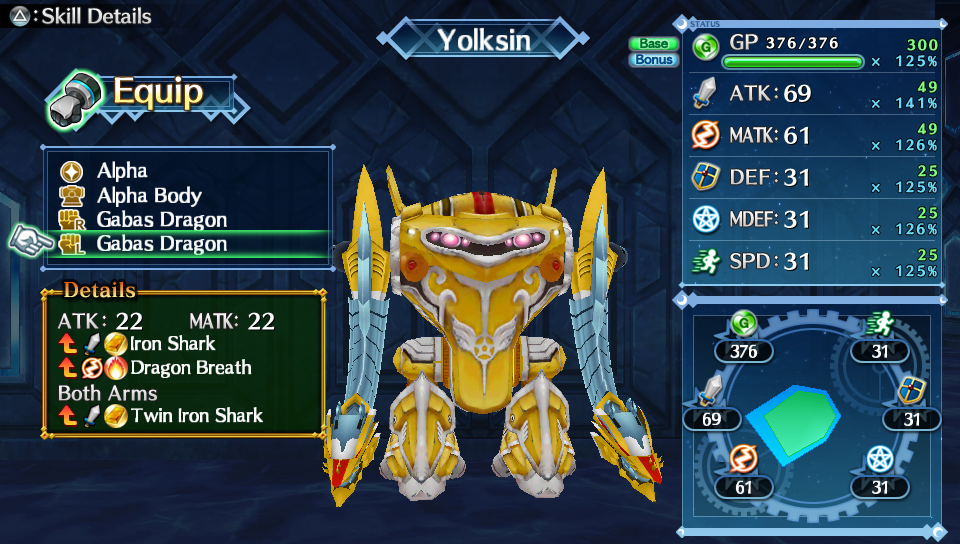Select the Dragon Breath skill row
The width and height of the screenshot is (960, 544).
[190, 367]
